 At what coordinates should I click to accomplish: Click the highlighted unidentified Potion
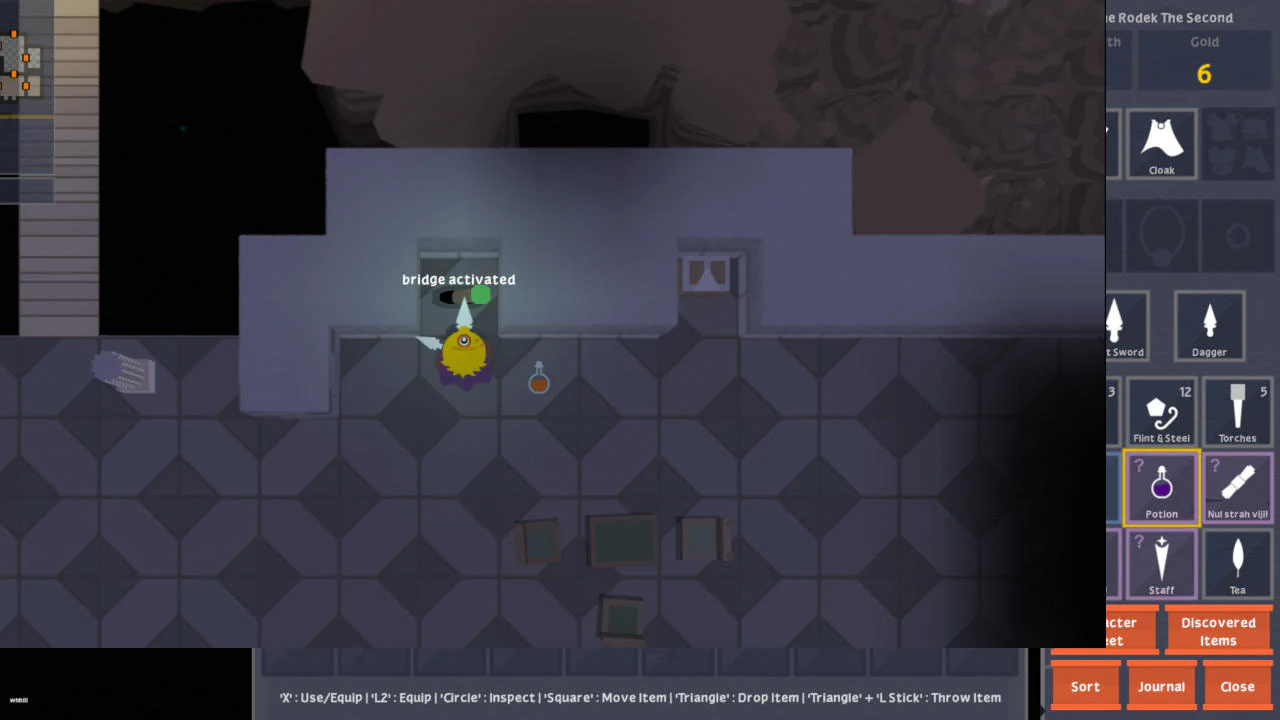[x=1161, y=488]
